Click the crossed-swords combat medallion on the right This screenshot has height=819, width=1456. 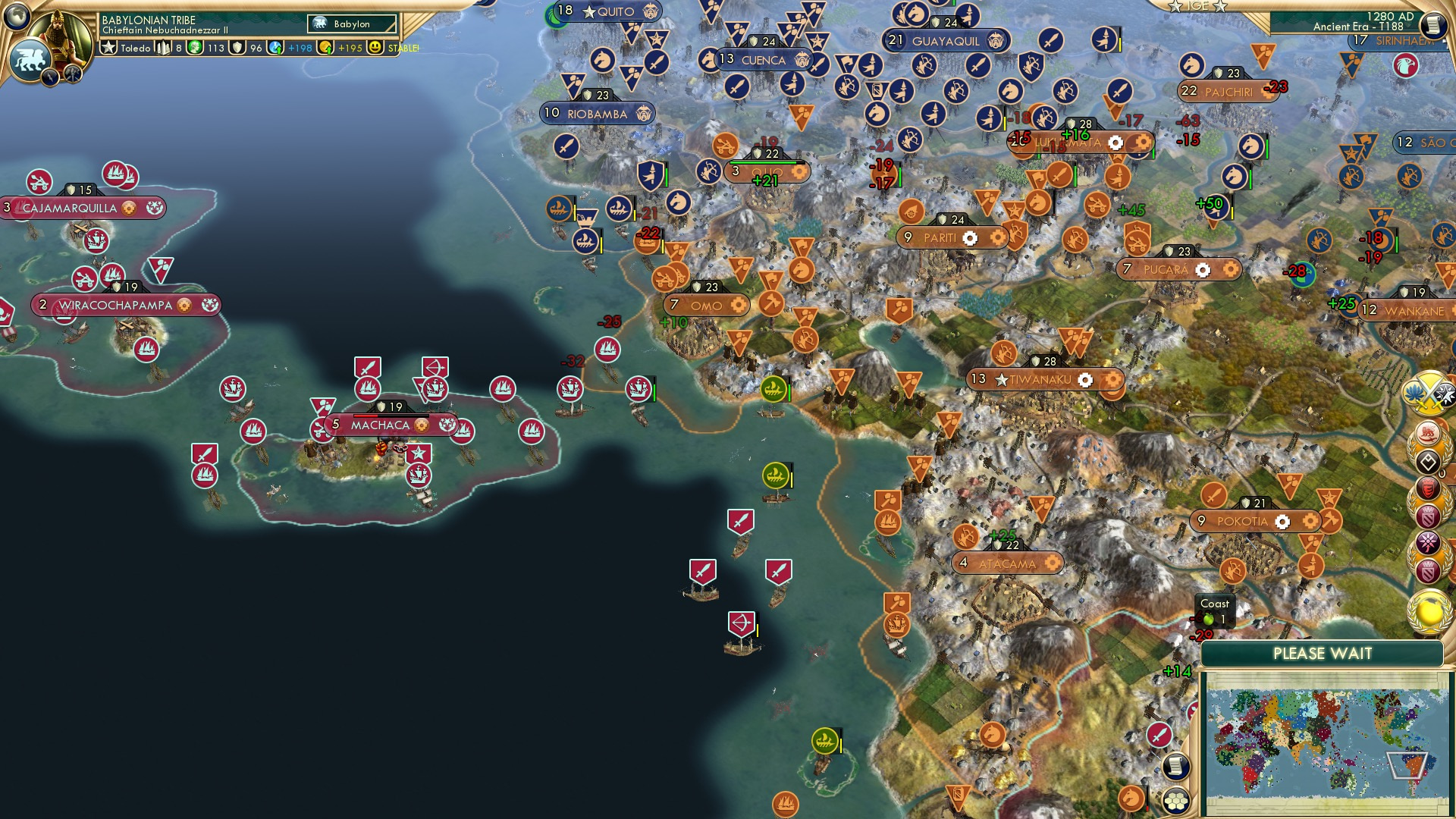click(1429, 392)
